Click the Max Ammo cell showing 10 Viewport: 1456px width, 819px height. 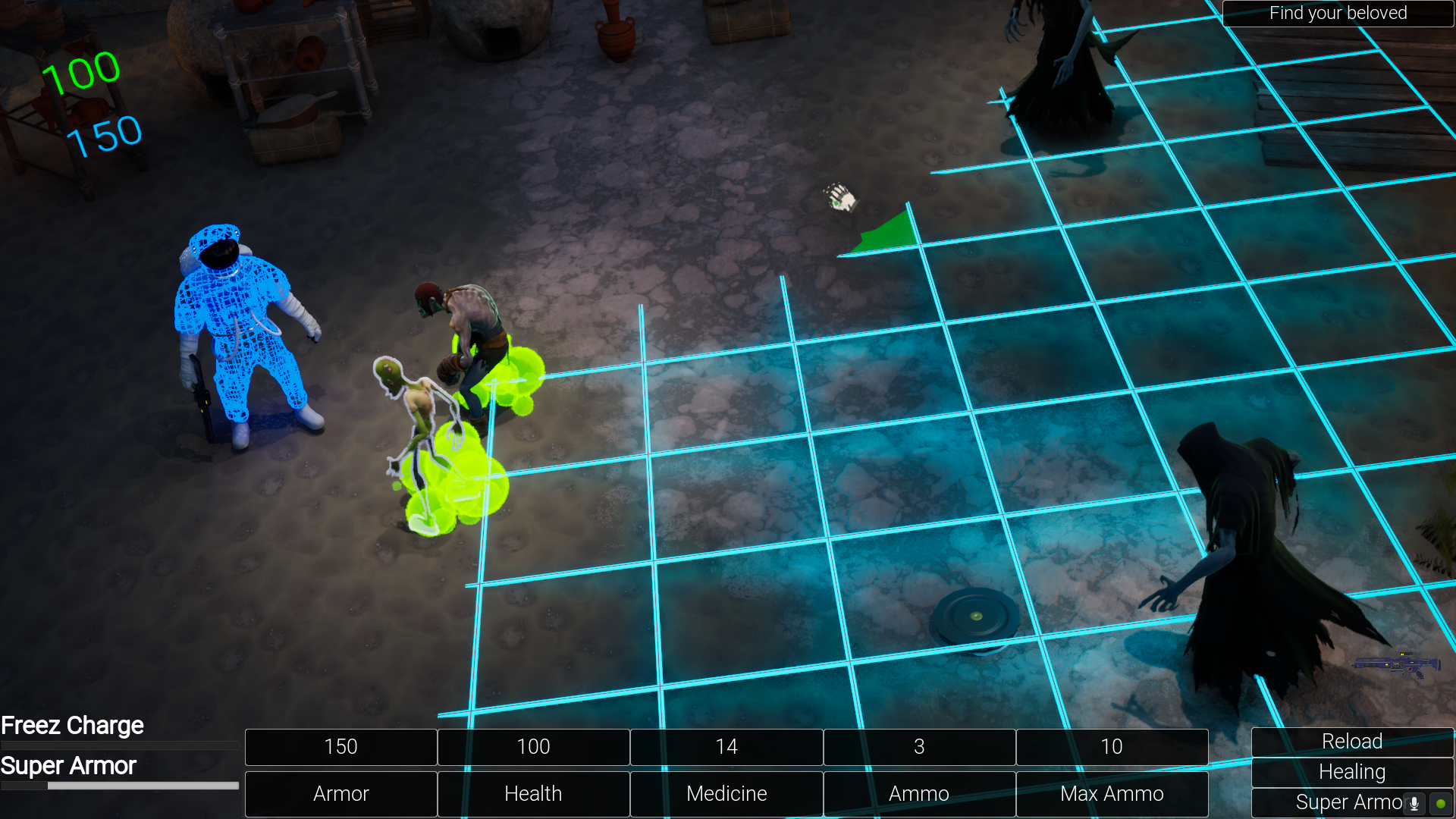coord(1112,747)
